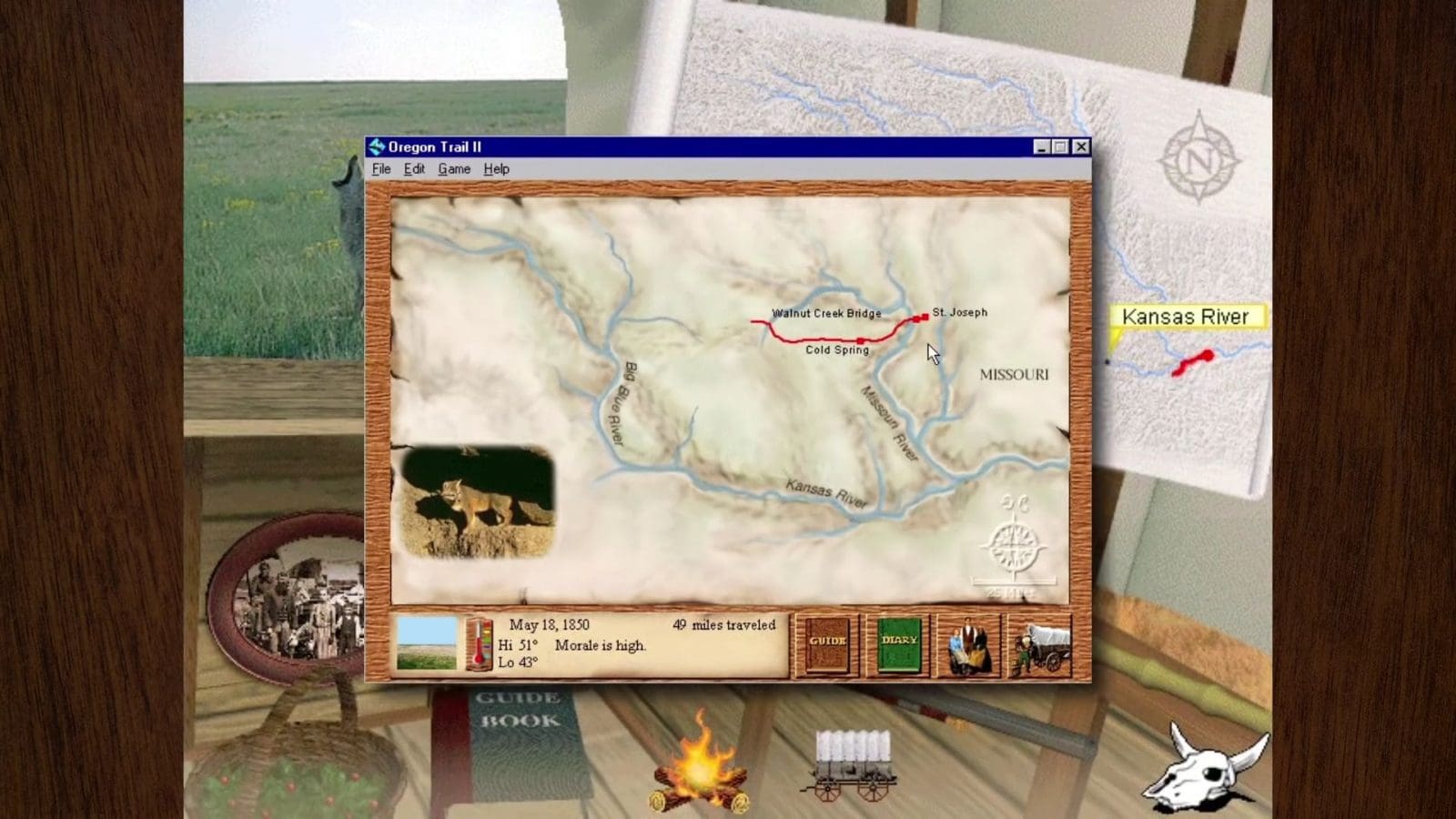The image size is (1456, 819).
Task: Click the compass rose on the map
Action: click(1013, 546)
